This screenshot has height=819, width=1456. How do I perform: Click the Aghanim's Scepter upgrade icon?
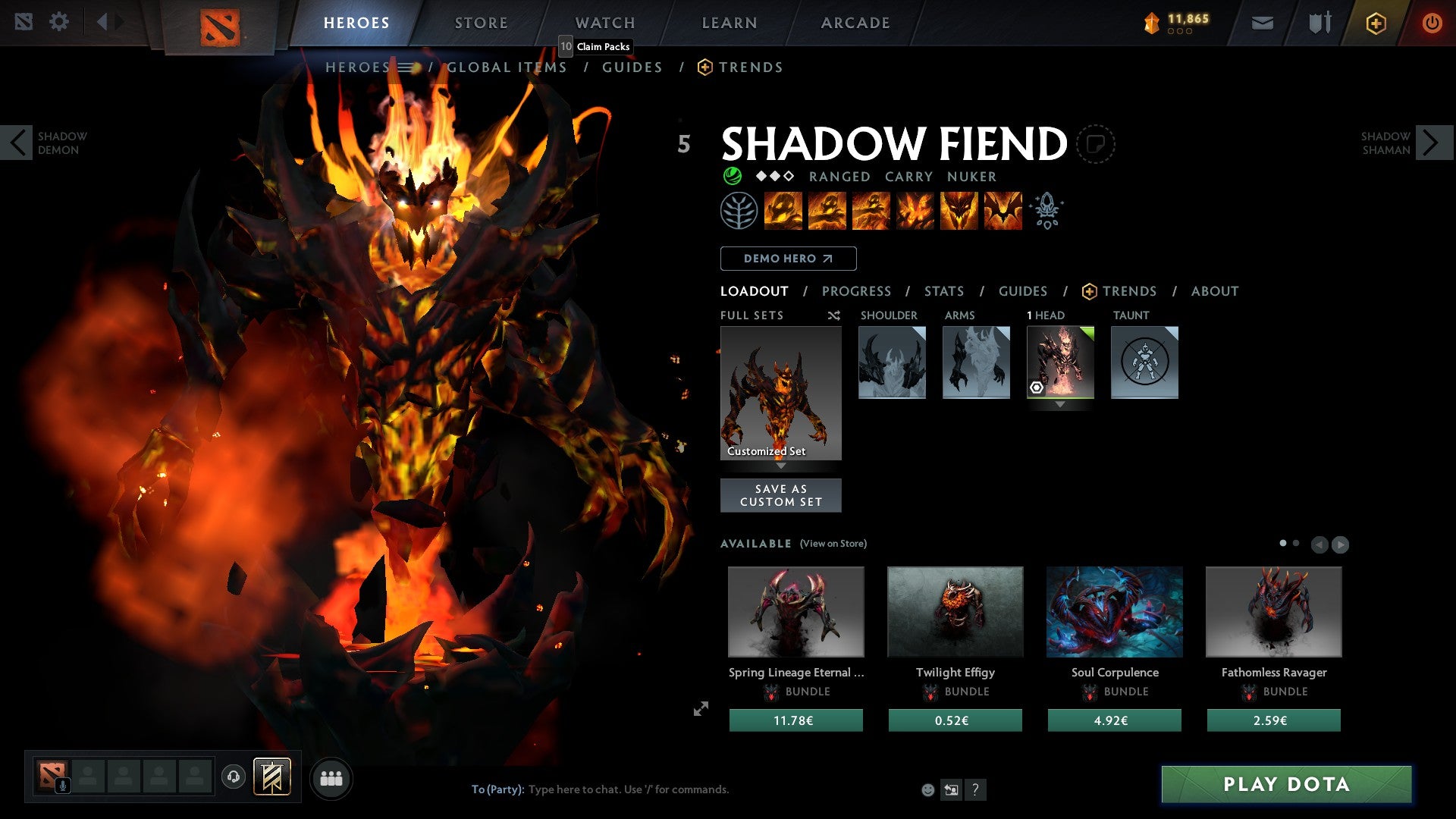(1047, 211)
